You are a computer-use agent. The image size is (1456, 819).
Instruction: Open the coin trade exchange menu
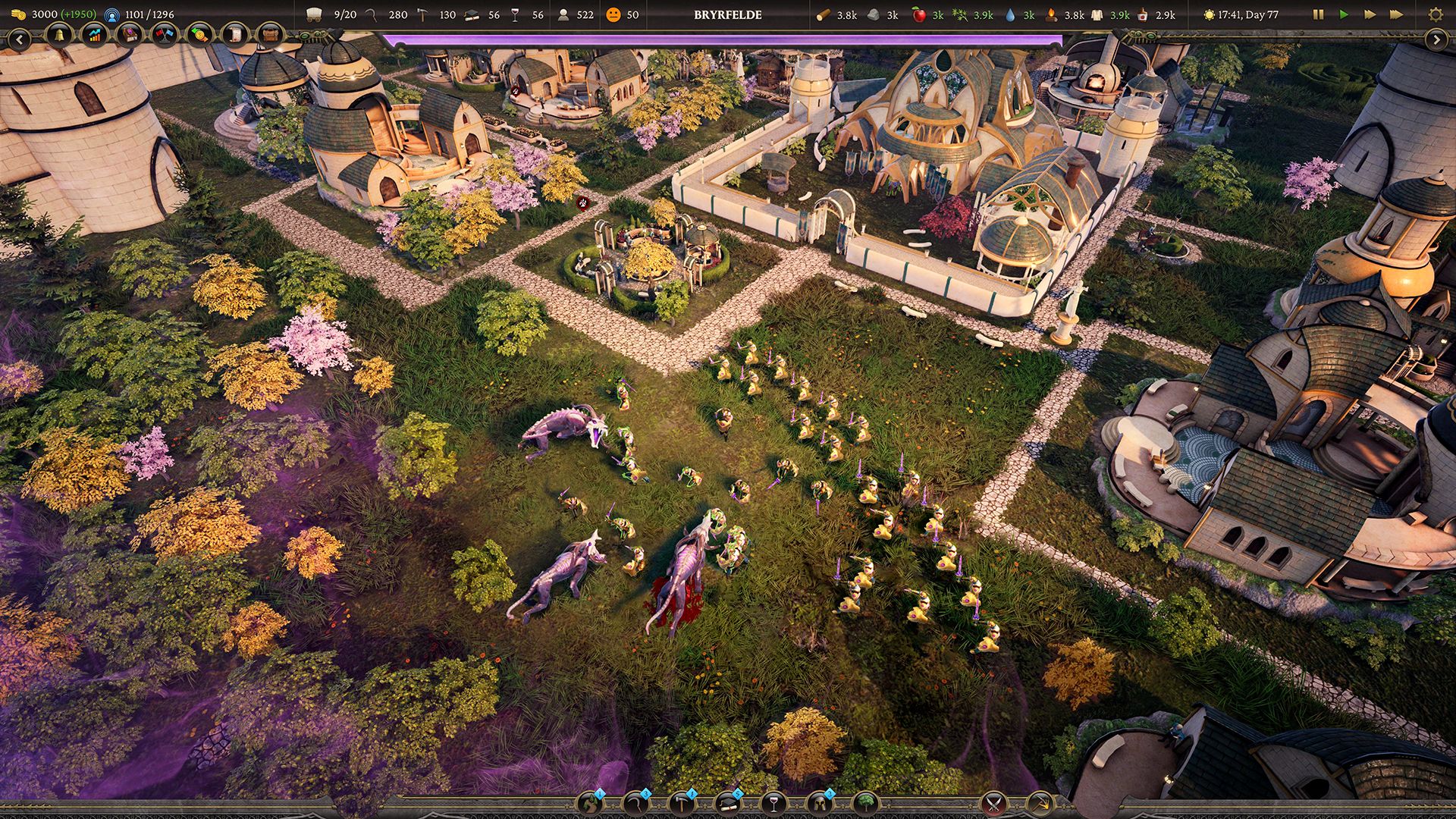(x=199, y=35)
